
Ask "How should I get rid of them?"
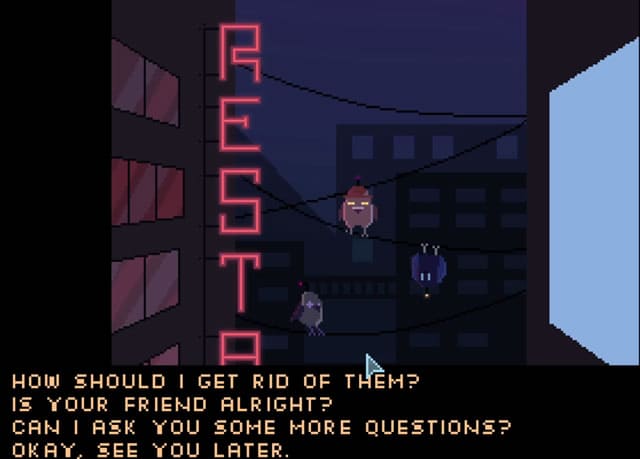(214, 382)
